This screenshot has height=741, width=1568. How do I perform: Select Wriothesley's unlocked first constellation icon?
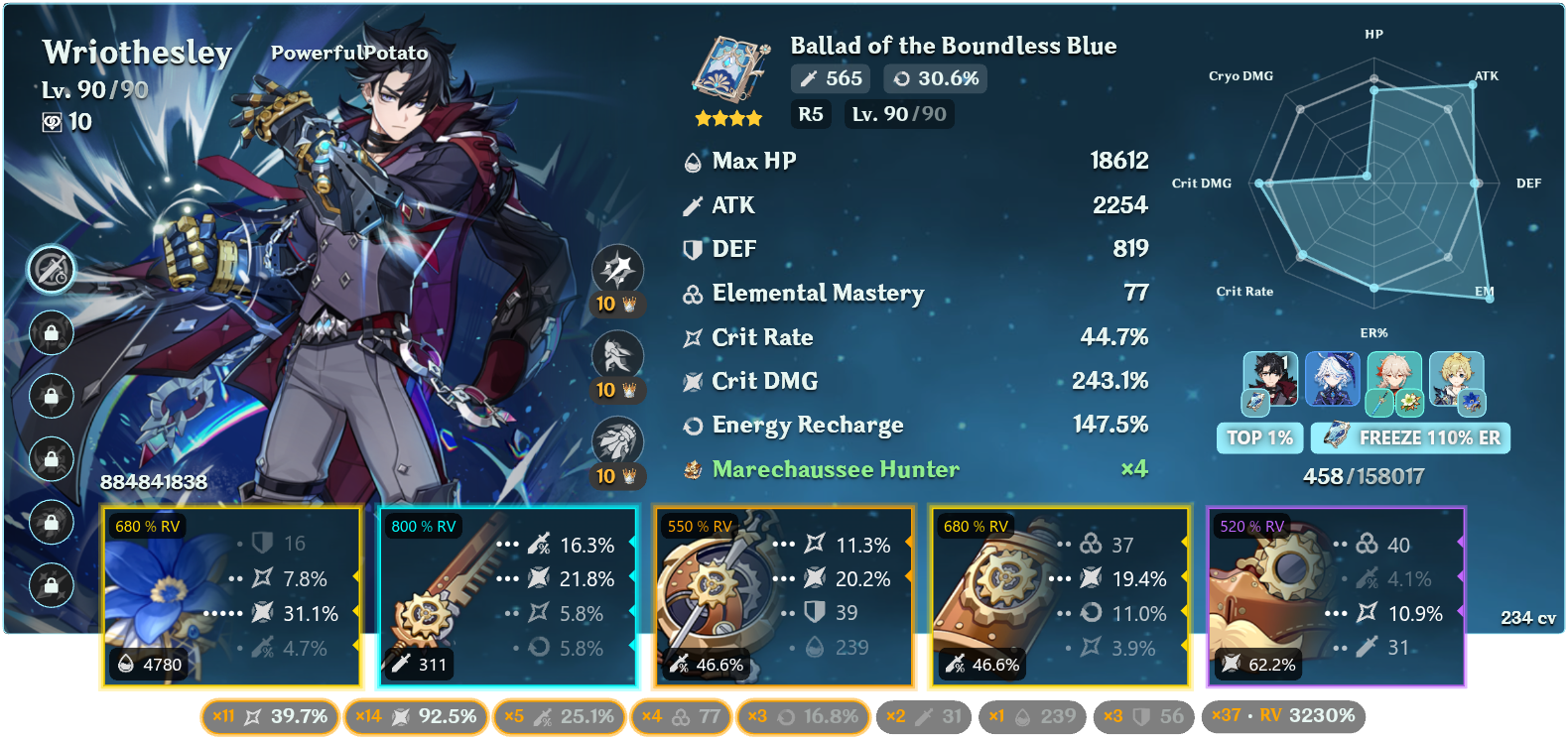52,269
